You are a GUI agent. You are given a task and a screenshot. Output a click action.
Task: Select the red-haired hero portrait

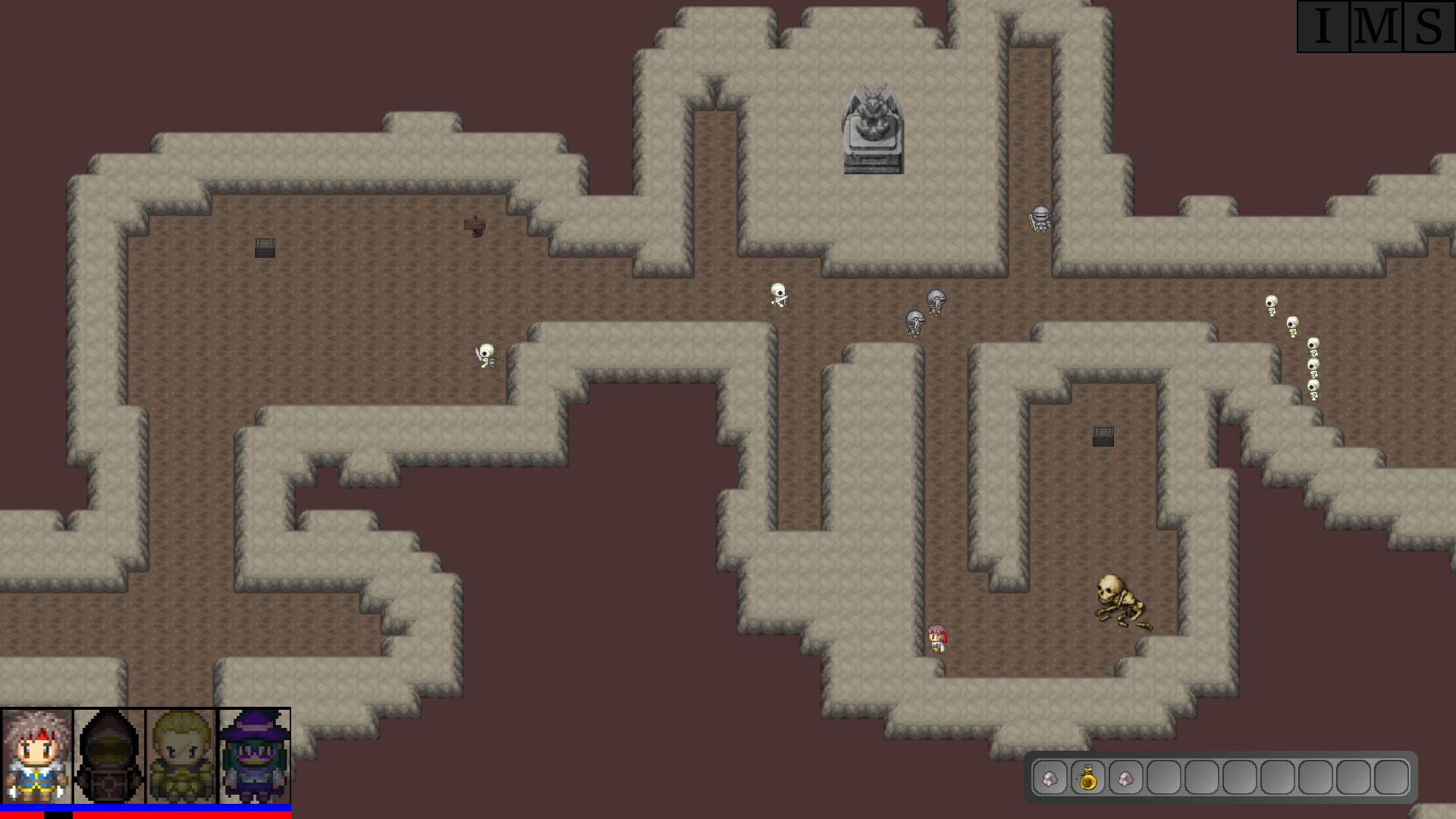(36, 756)
